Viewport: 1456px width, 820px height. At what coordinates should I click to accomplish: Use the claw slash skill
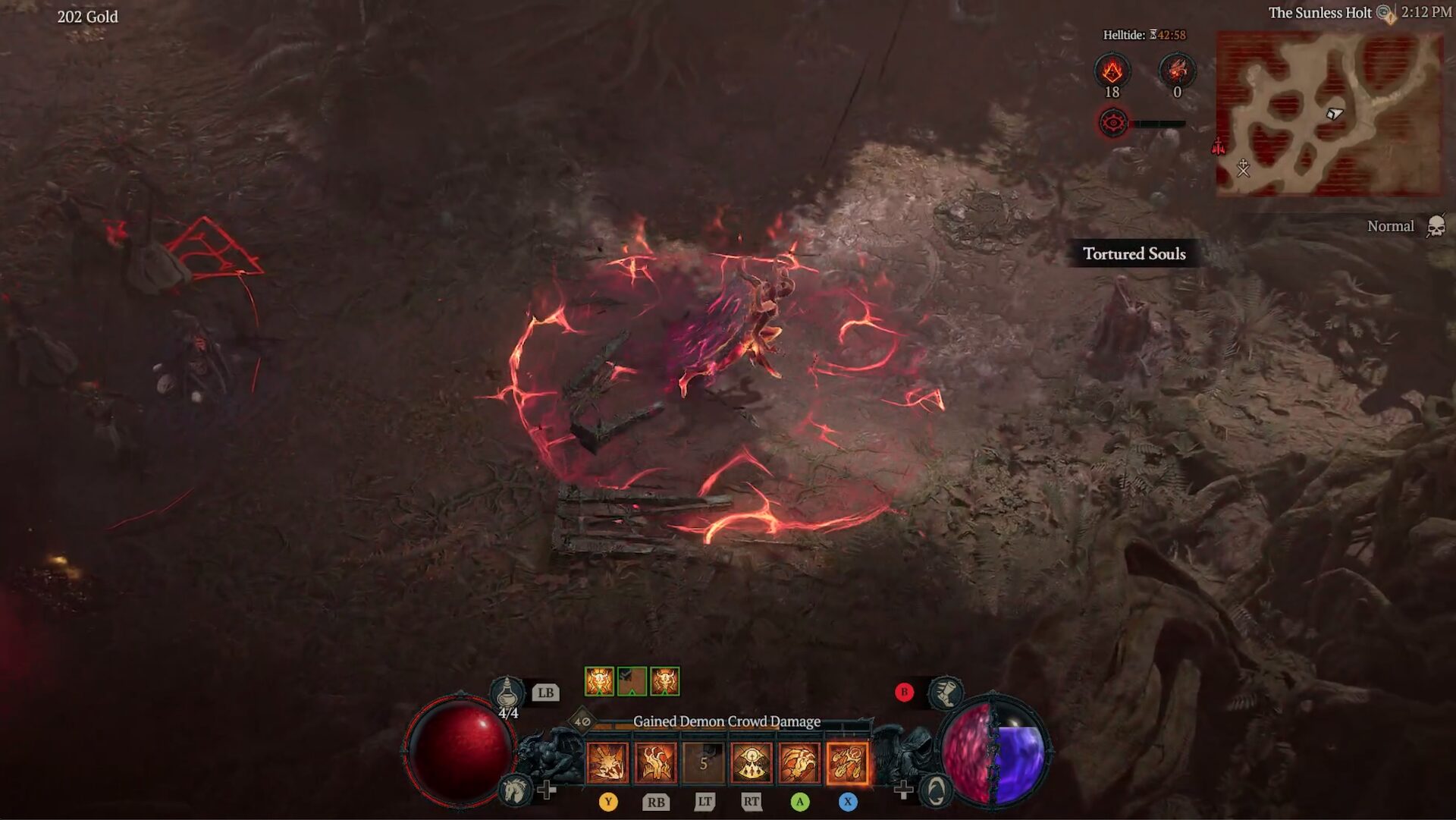coord(799,762)
